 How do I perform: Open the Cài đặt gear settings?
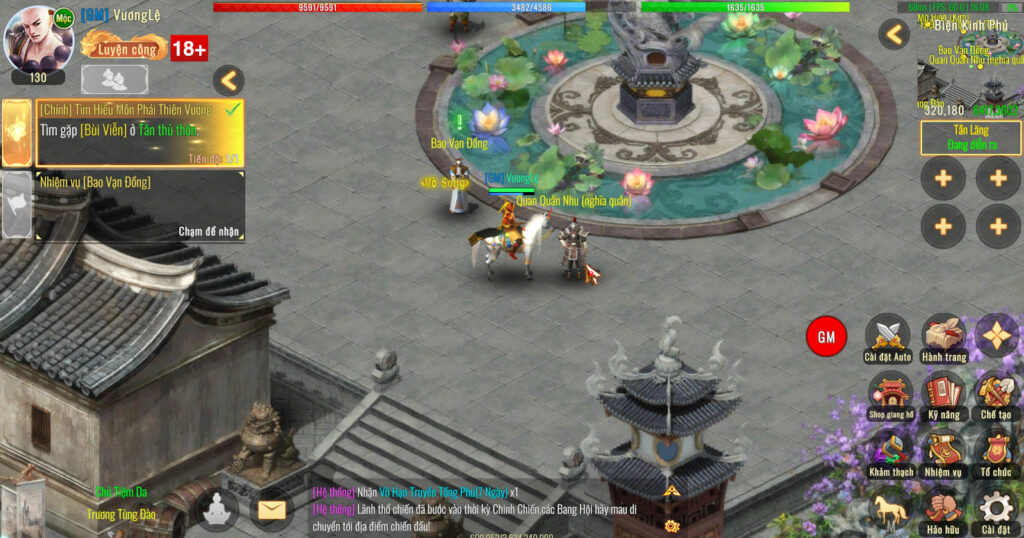pos(996,508)
